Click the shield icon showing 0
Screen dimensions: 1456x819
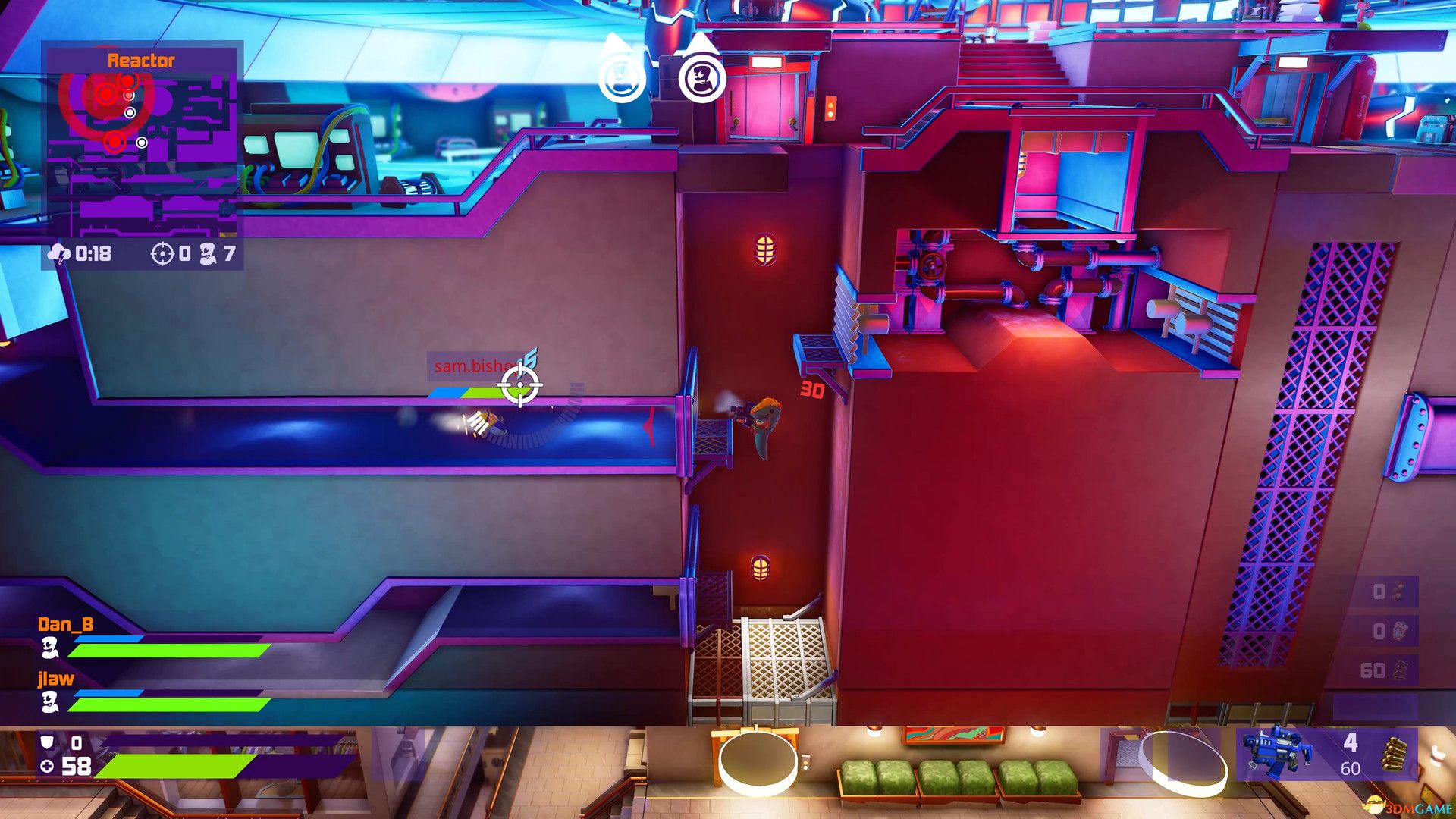(48, 743)
